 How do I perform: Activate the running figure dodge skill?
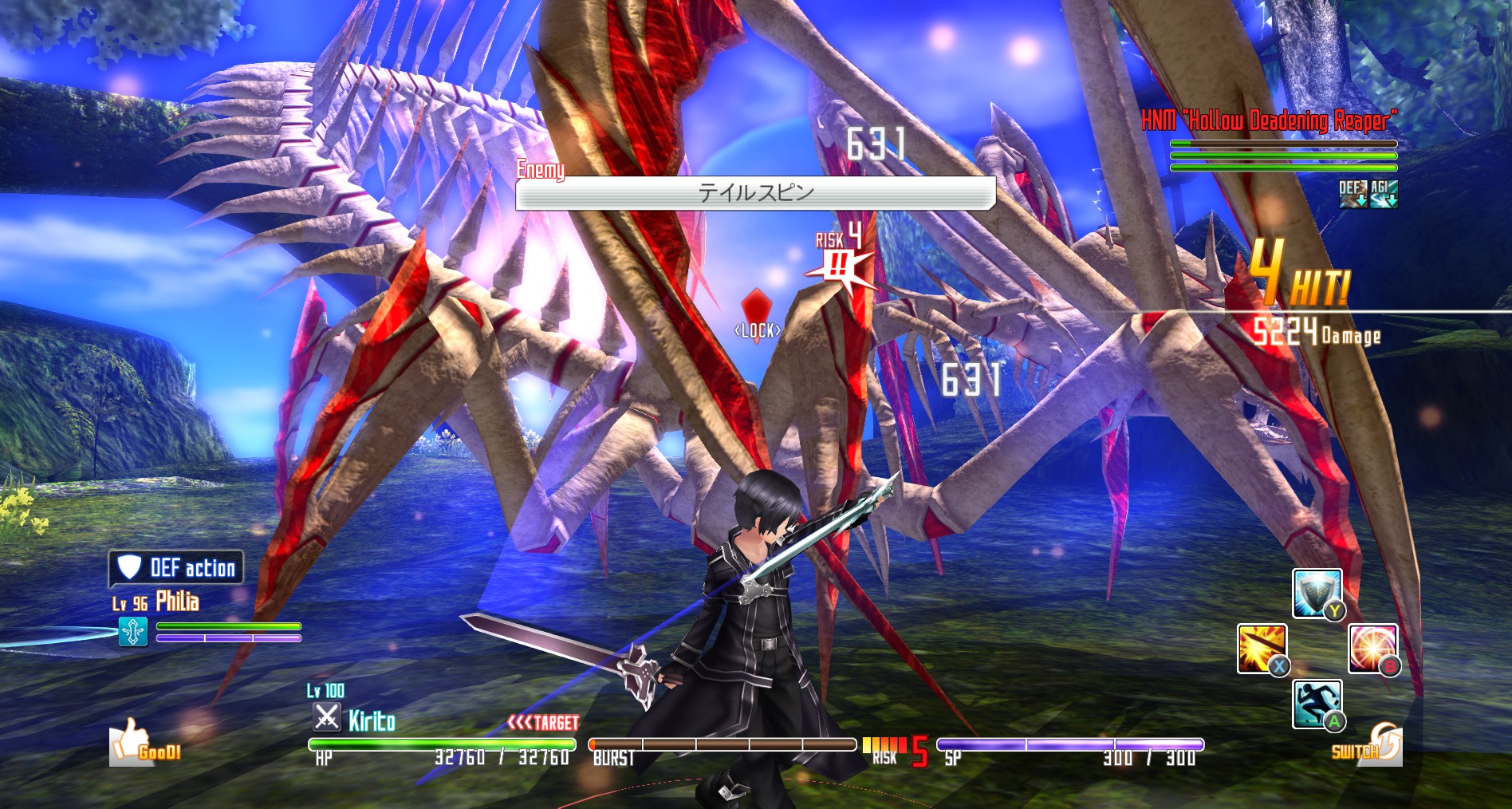(1317, 704)
